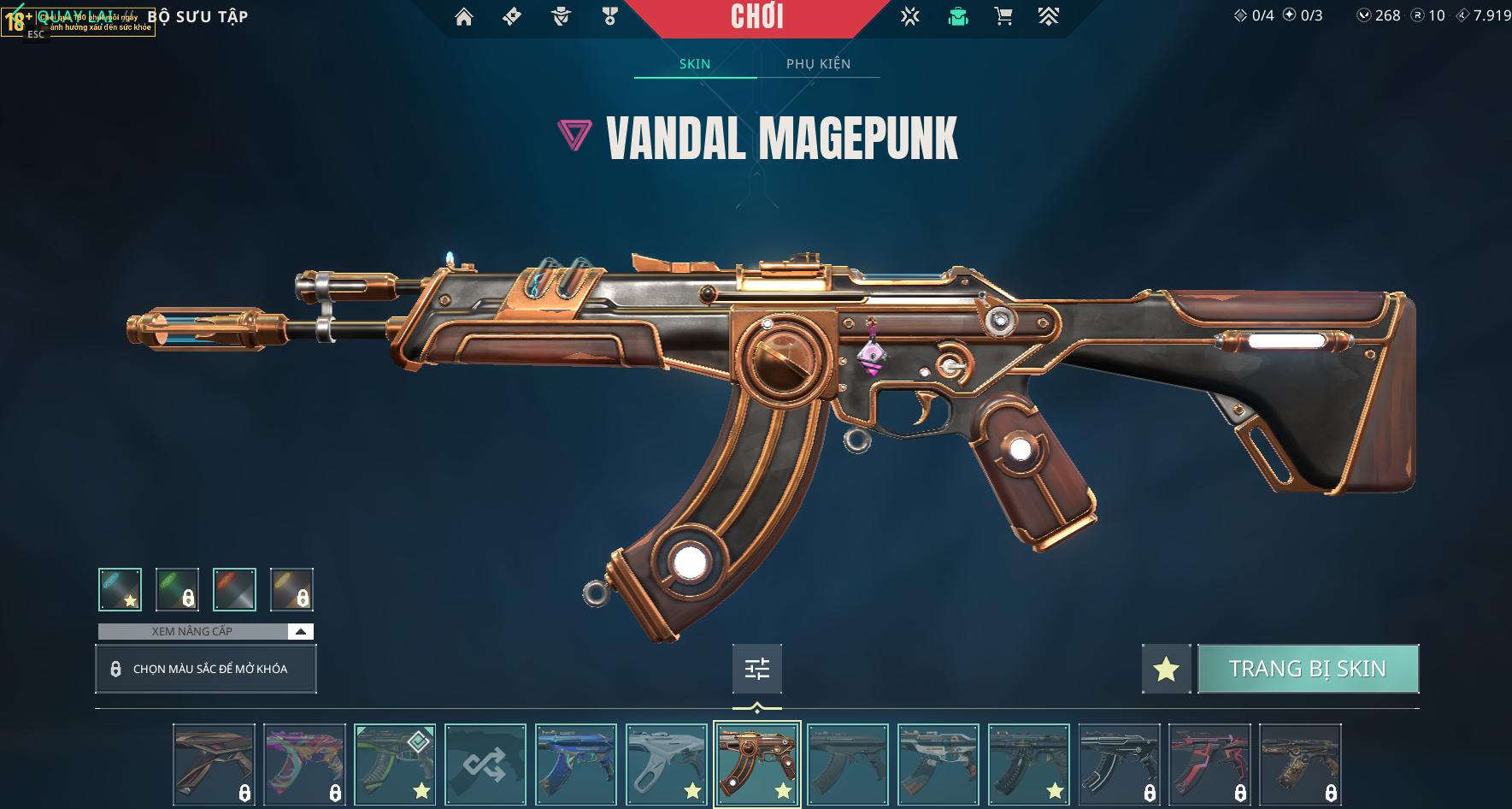Image resolution: width=1512 pixels, height=809 pixels.
Task: Open the agents page icon
Action: point(561,16)
